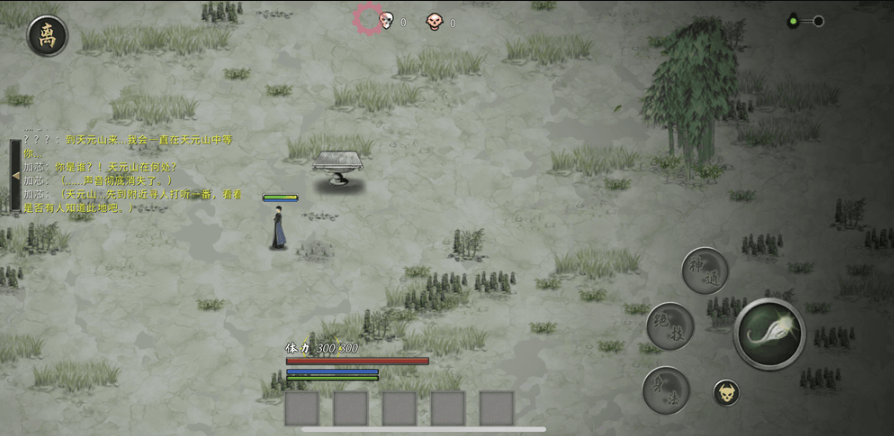Tap the 离 leave button
Viewport: 894px width, 436px height.
(47, 36)
